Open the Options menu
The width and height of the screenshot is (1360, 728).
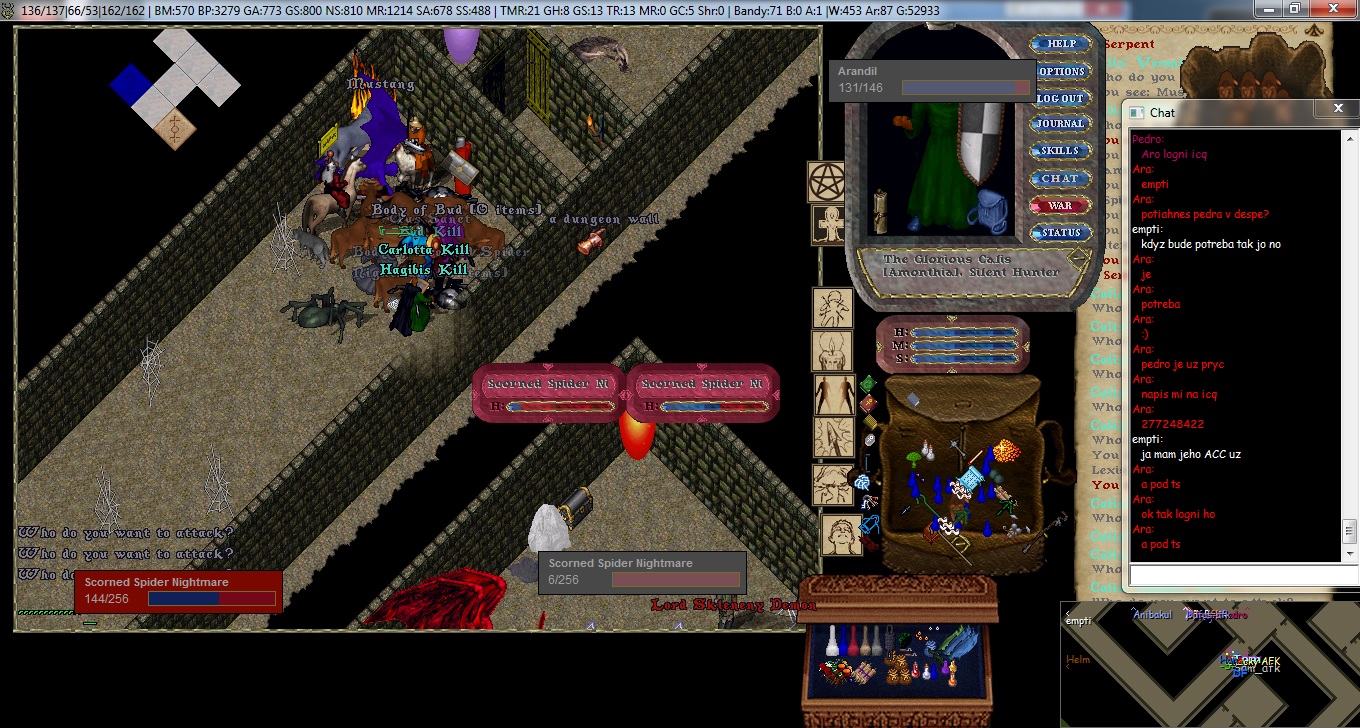click(1061, 71)
